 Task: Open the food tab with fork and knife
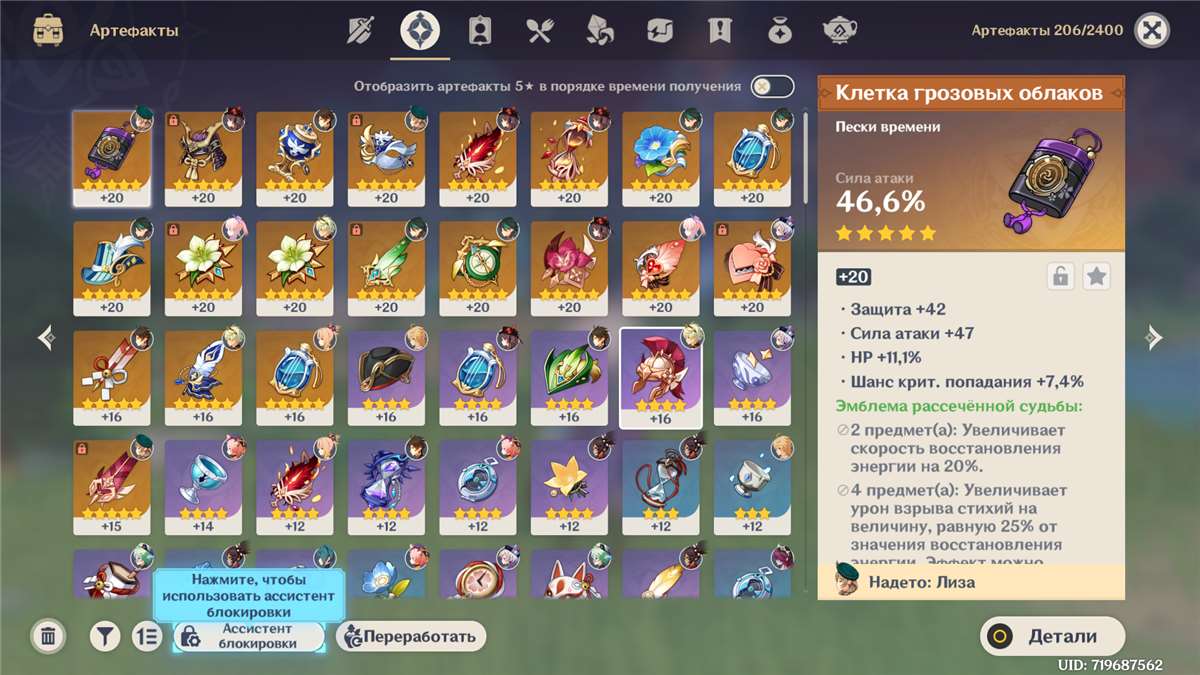pyautogui.click(x=540, y=31)
